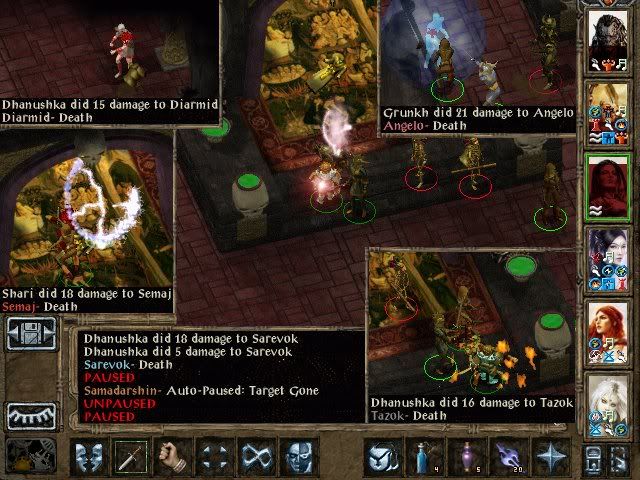Use the infinity loop action button

(x=256, y=457)
